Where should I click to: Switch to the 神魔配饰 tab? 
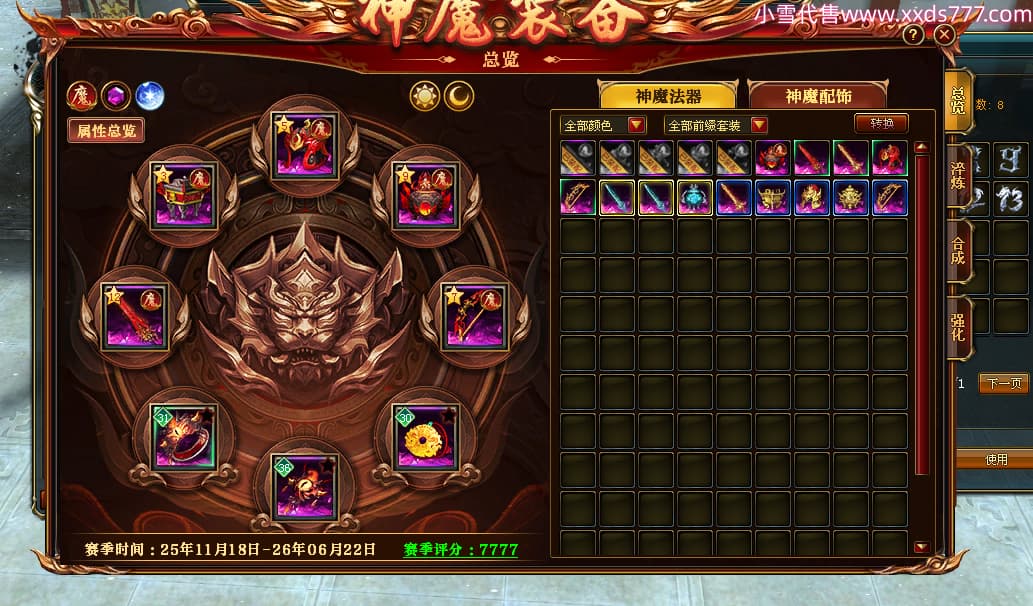[x=817, y=96]
